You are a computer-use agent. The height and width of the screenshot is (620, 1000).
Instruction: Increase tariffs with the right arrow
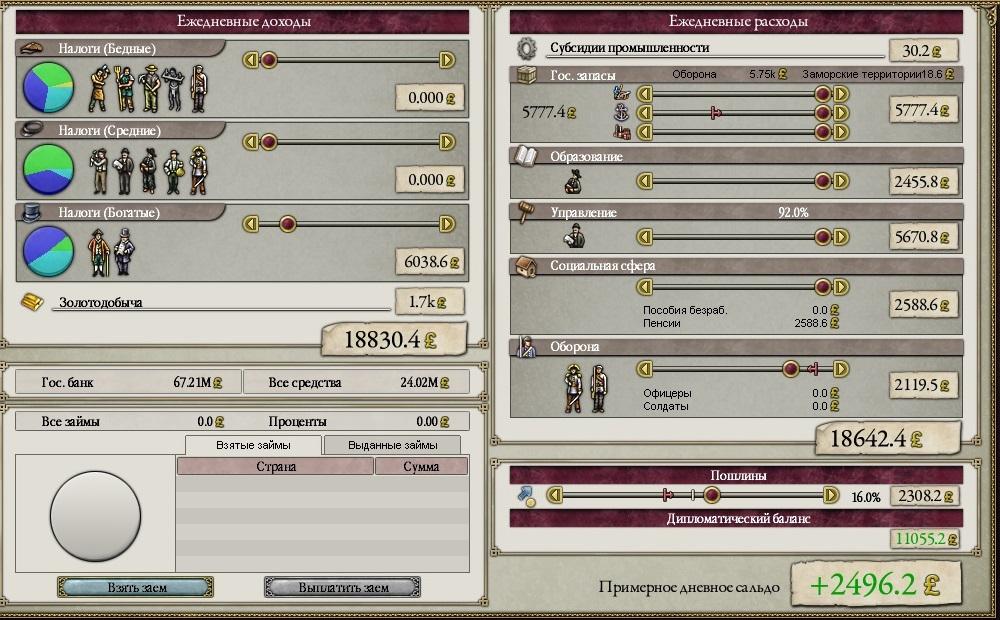point(830,495)
